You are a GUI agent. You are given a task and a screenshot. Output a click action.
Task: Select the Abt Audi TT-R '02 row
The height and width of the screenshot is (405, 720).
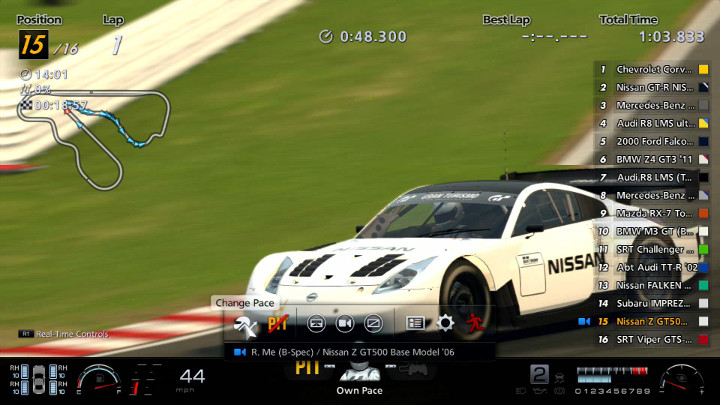pyautogui.click(x=654, y=267)
